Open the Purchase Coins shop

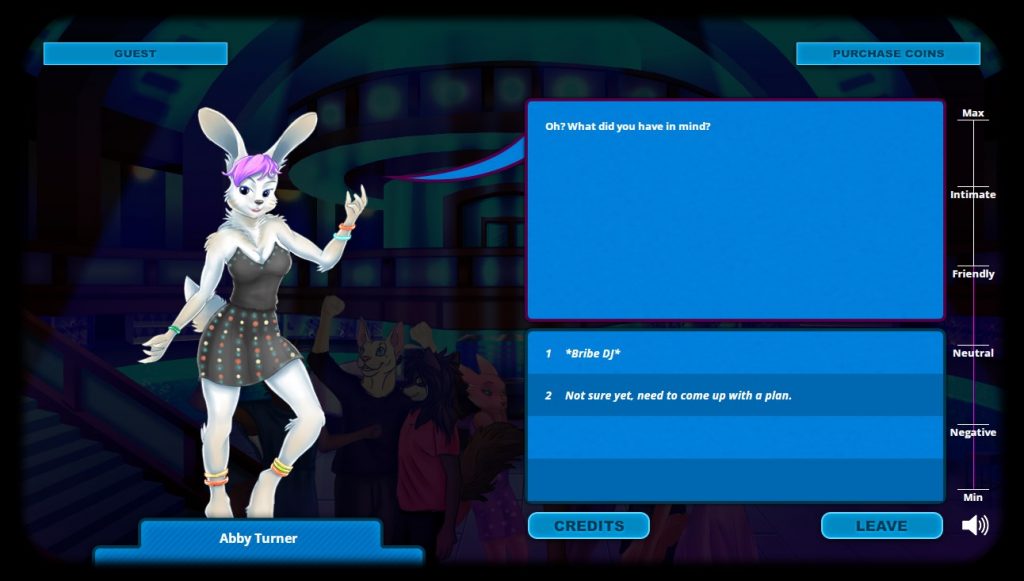click(887, 54)
